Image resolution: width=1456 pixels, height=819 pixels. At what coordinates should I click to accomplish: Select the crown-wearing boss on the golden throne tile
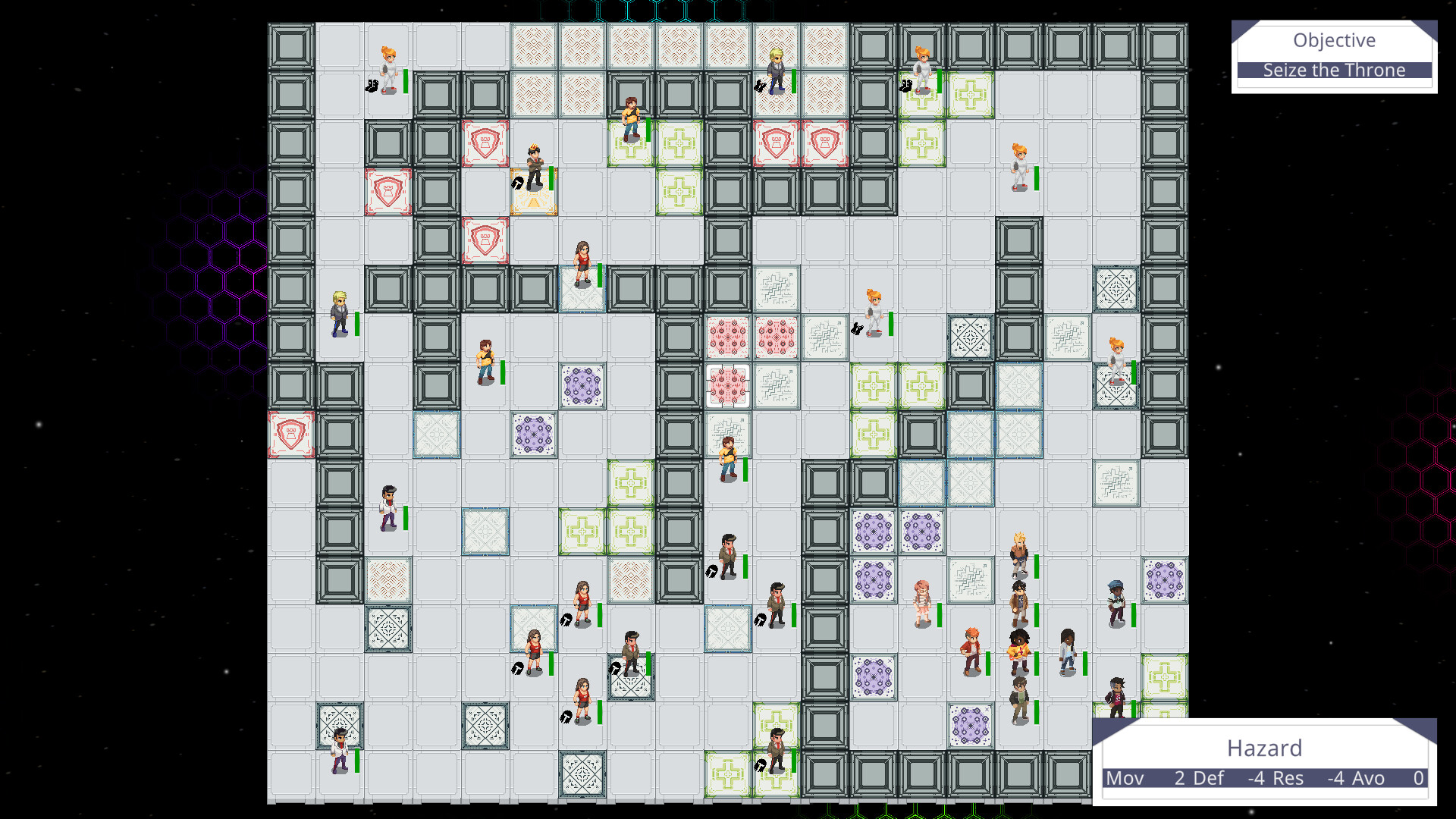pyautogui.click(x=535, y=162)
